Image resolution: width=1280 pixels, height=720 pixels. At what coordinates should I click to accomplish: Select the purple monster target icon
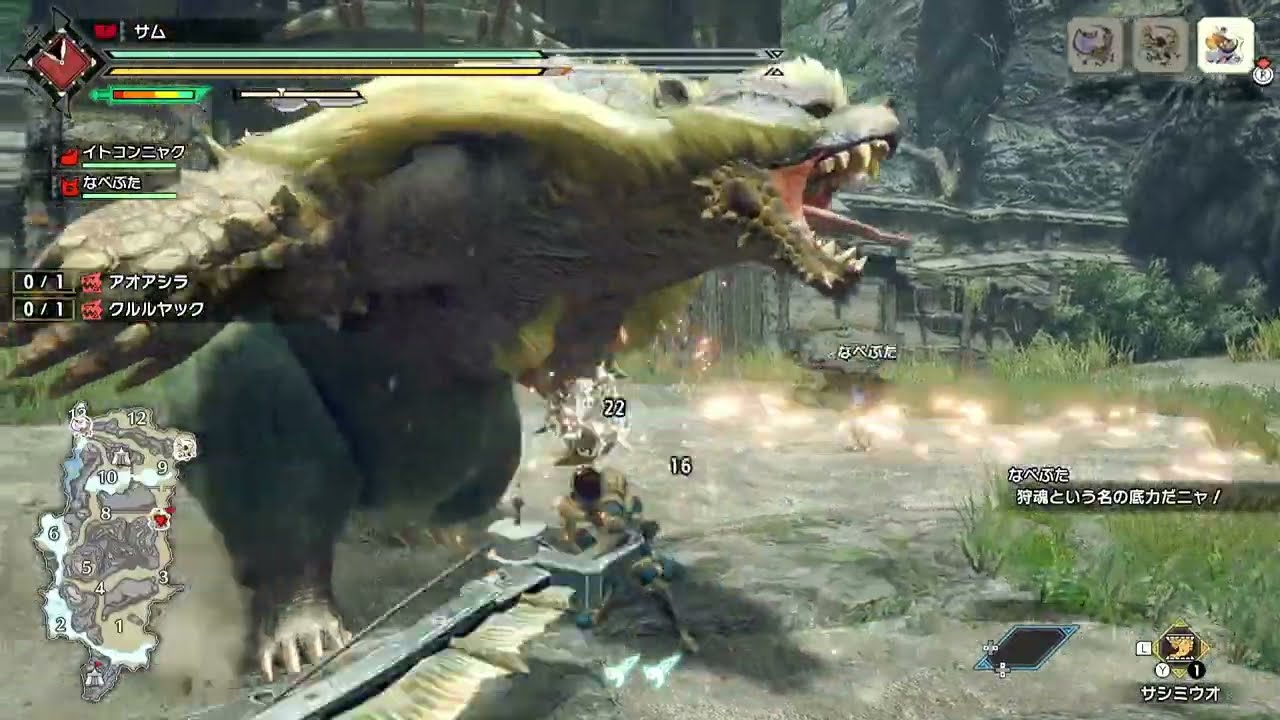pos(1095,46)
